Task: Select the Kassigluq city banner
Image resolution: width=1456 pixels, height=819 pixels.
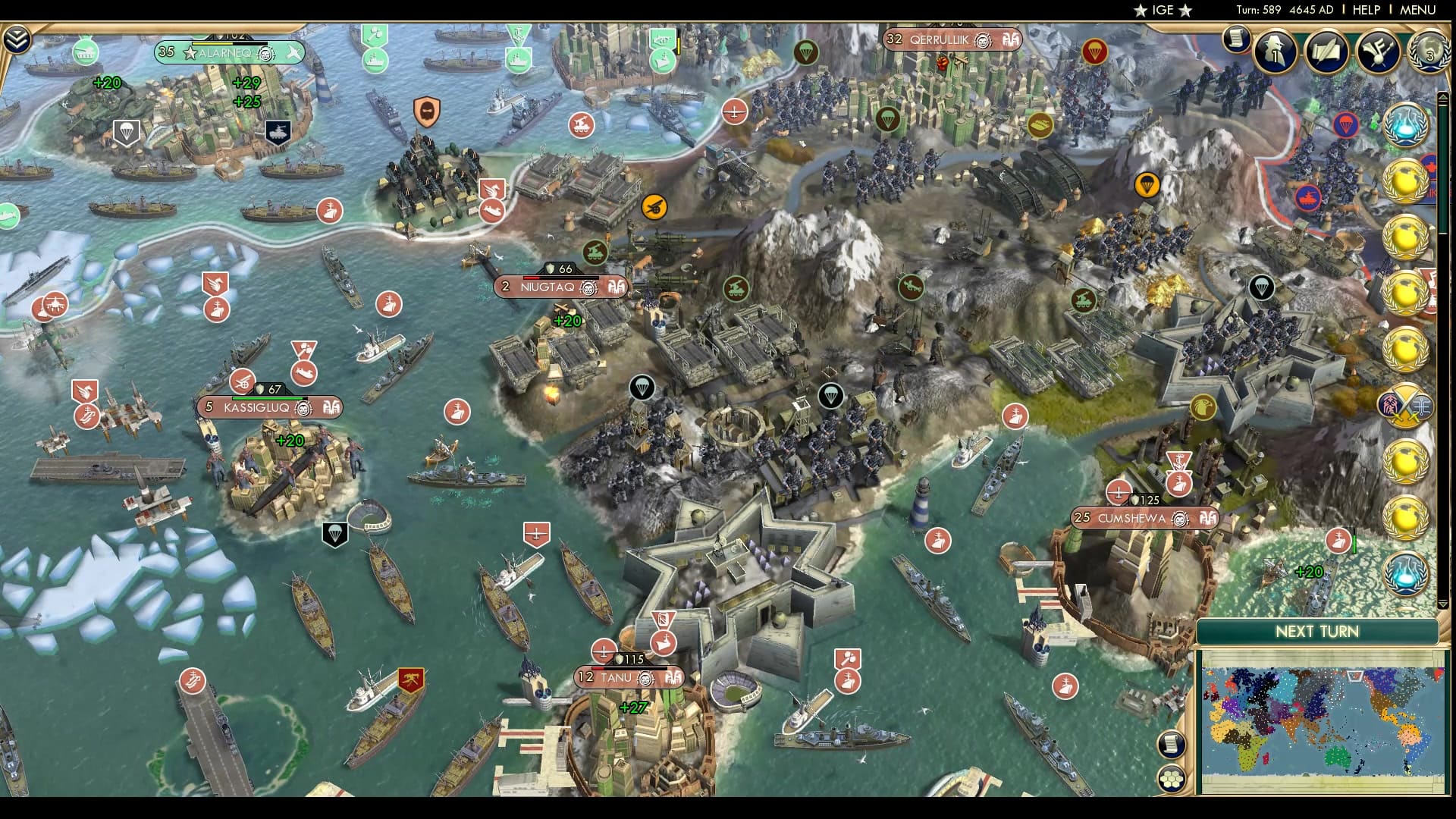Action: (269, 407)
